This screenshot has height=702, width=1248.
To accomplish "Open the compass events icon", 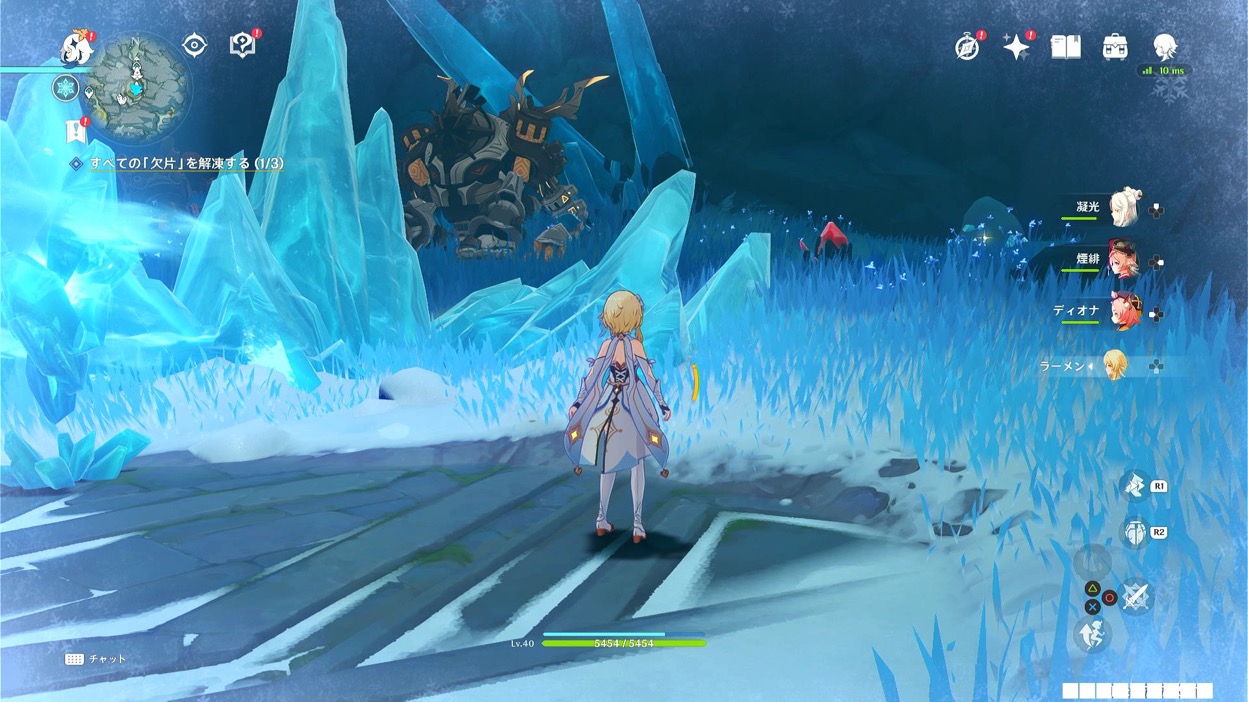I will [x=967, y=47].
